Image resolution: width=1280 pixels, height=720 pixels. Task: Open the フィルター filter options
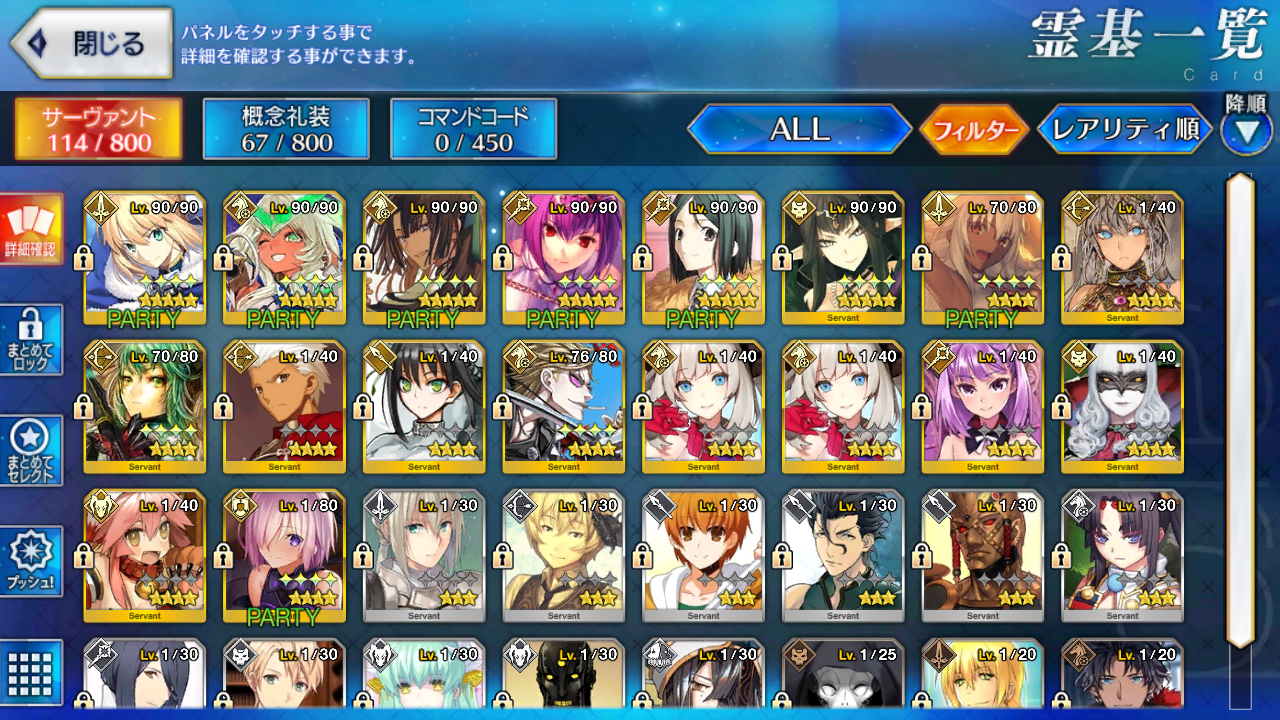(x=974, y=130)
